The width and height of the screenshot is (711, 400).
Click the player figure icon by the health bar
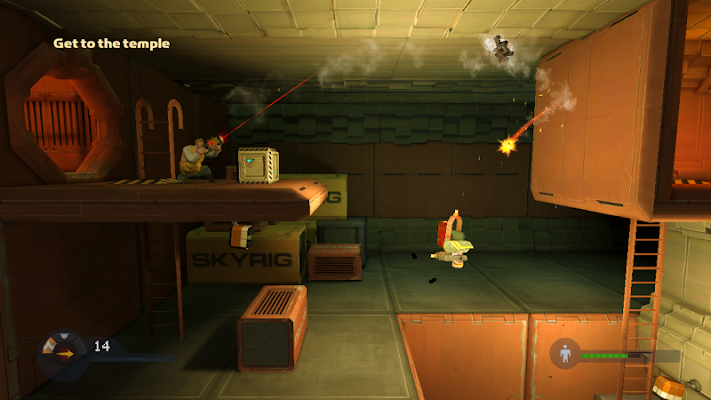(567, 354)
